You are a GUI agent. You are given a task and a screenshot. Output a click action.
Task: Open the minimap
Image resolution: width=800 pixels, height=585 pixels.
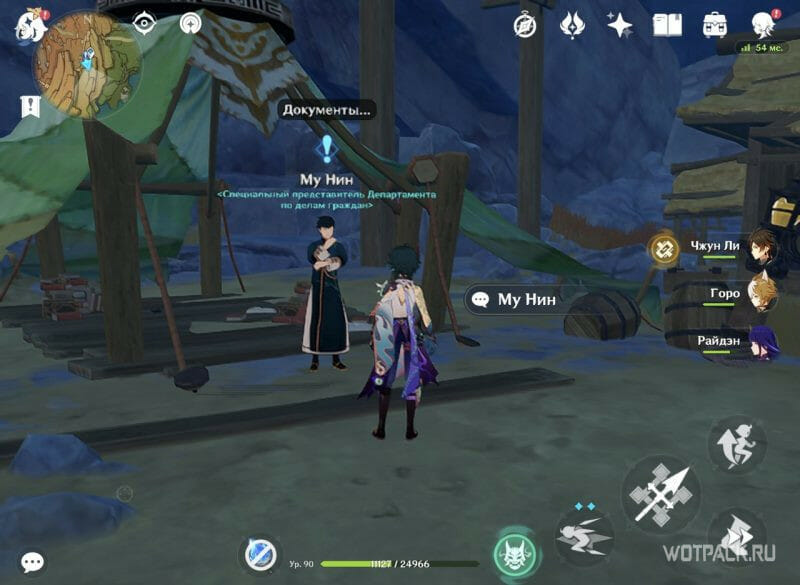tap(76, 62)
